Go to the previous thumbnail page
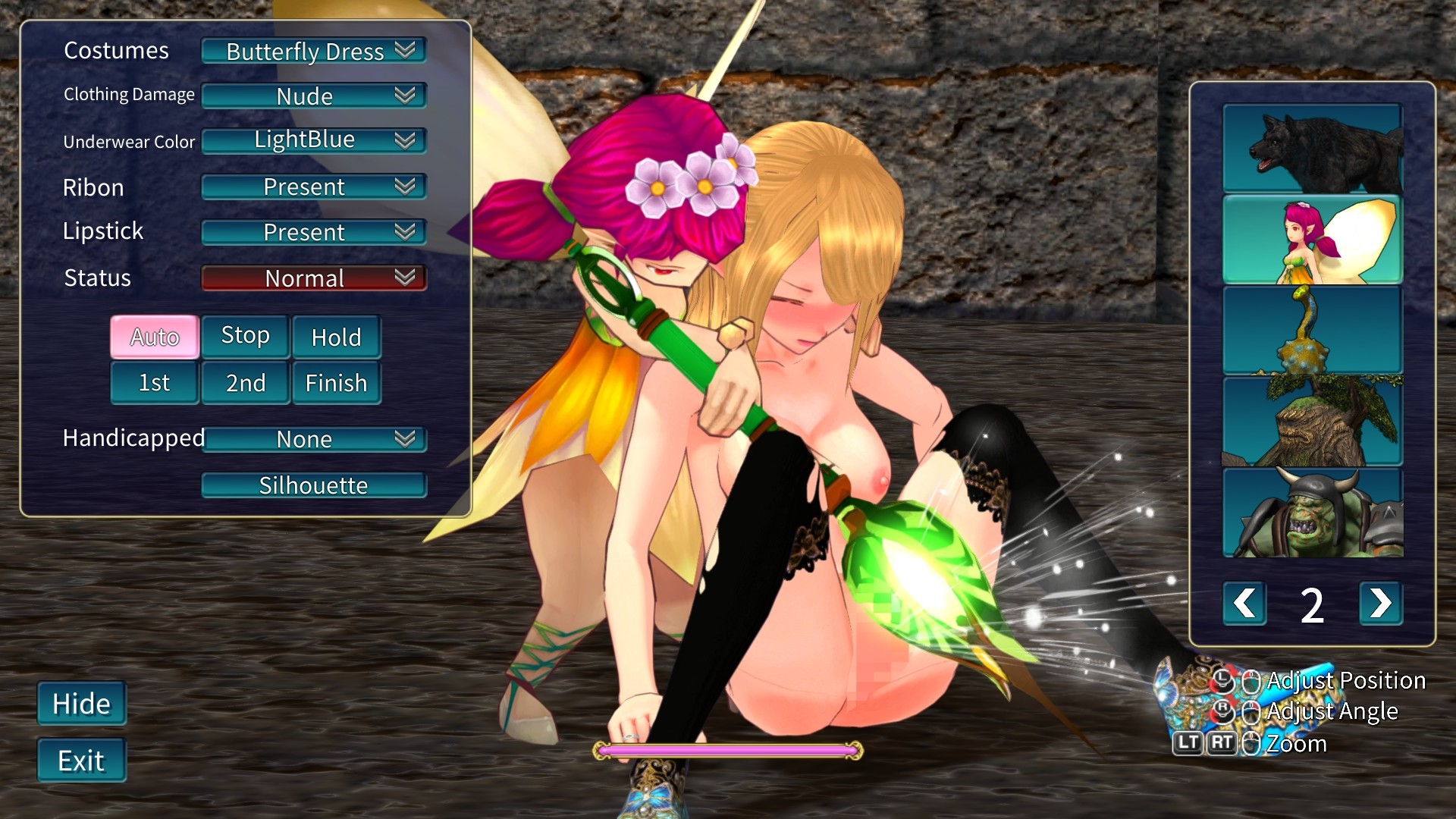This screenshot has height=819, width=1456. (x=1244, y=604)
